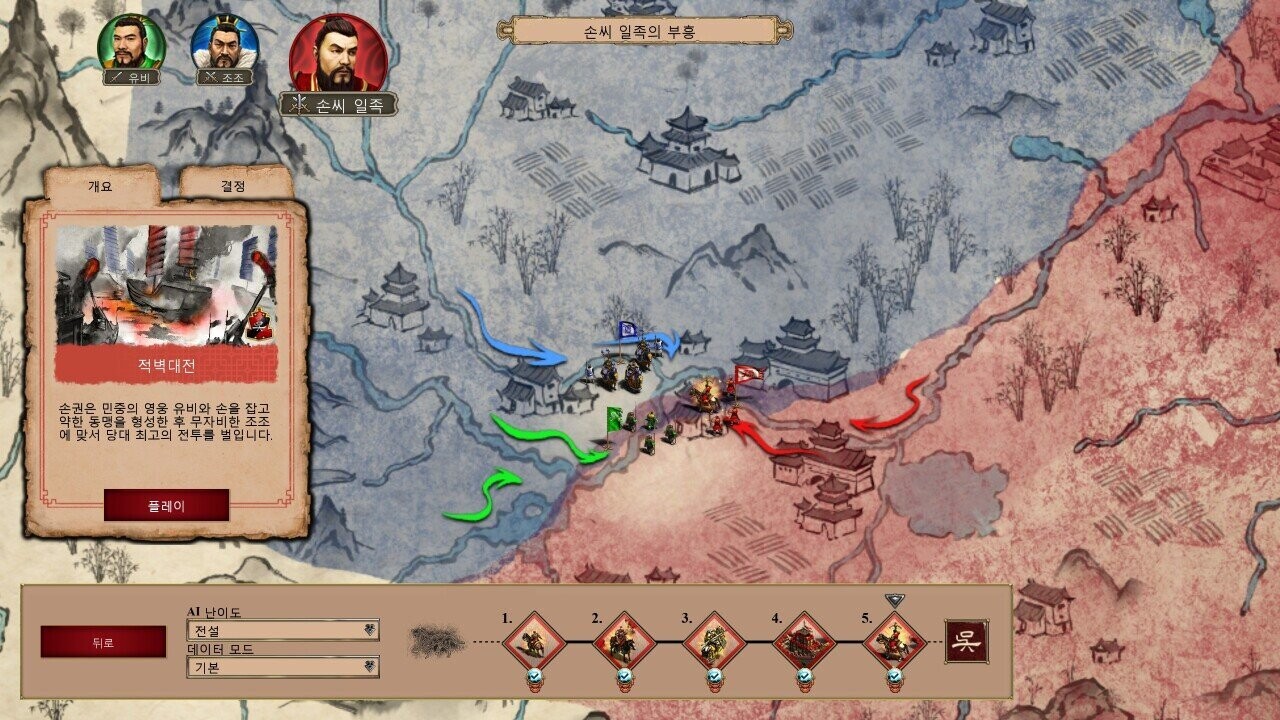The width and height of the screenshot is (1280, 720).
Task: Select the 손씨 일족 campaign portrait
Action: pyautogui.click(x=338, y=55)
